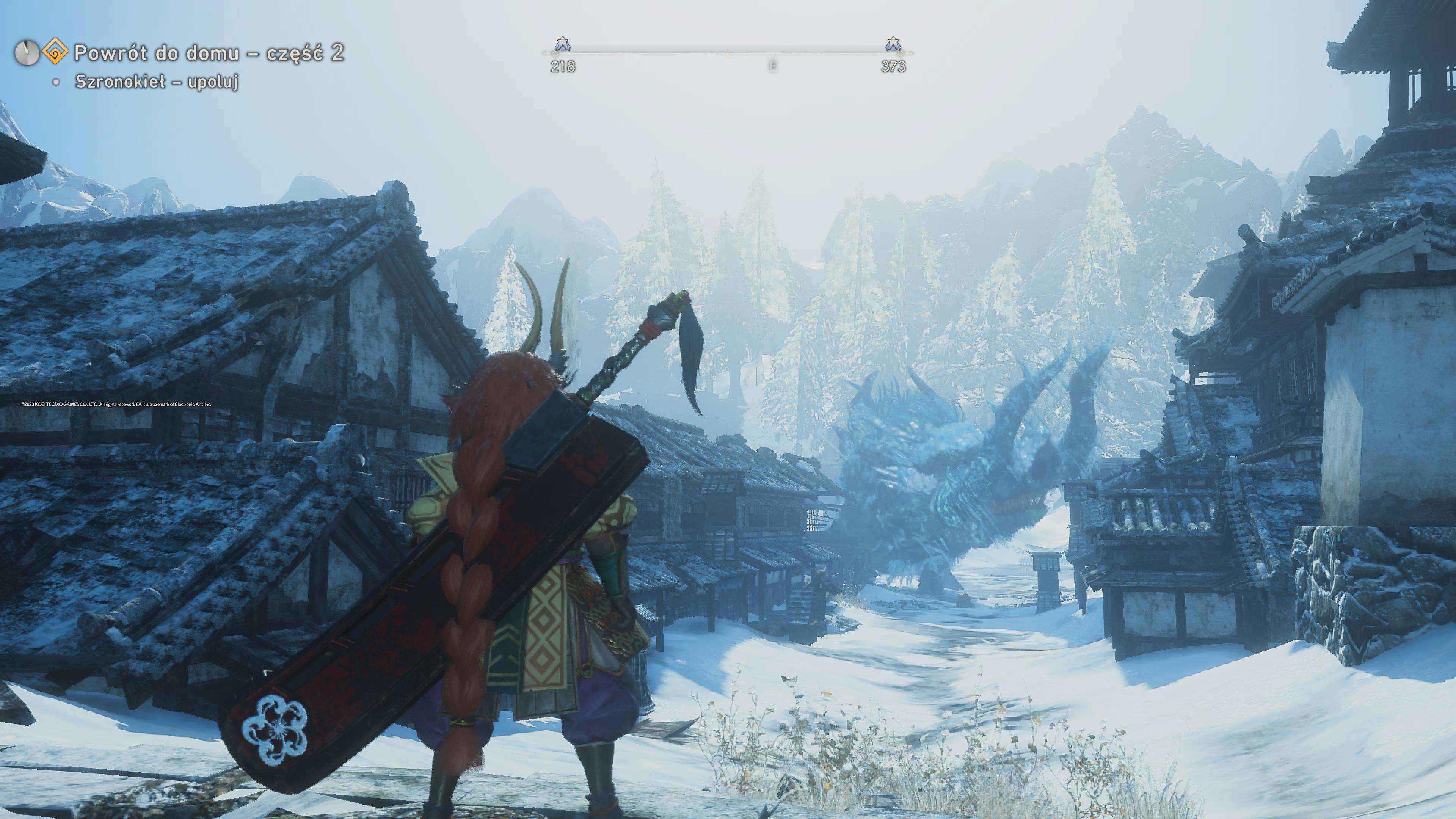The height and width of the screenshot is (819, 1456).
Task: Click the orange diamond quest icon
Action: tap(55, 53)
